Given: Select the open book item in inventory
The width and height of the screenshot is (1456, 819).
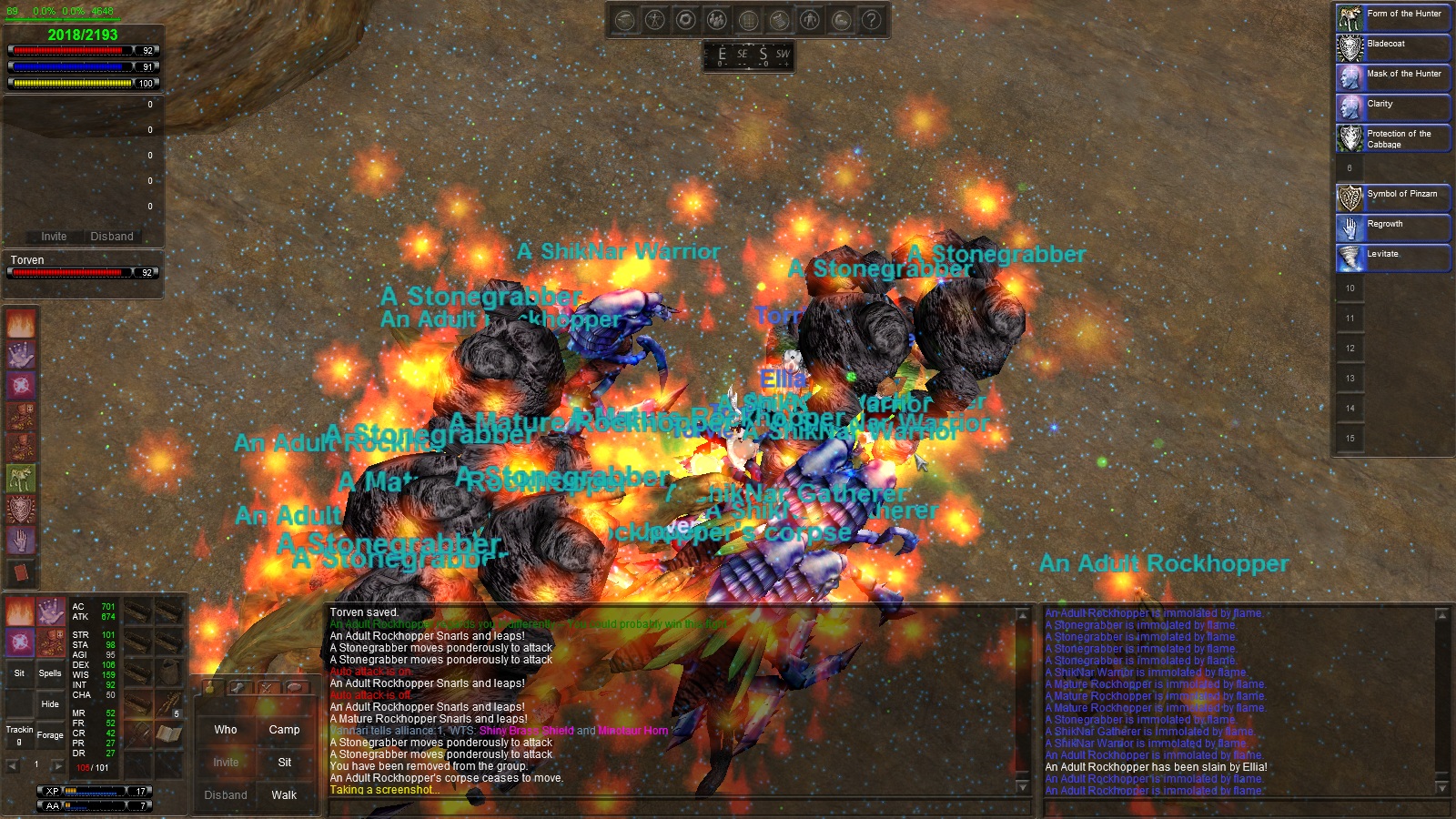Looking at the screenshot, I should 168,733.
